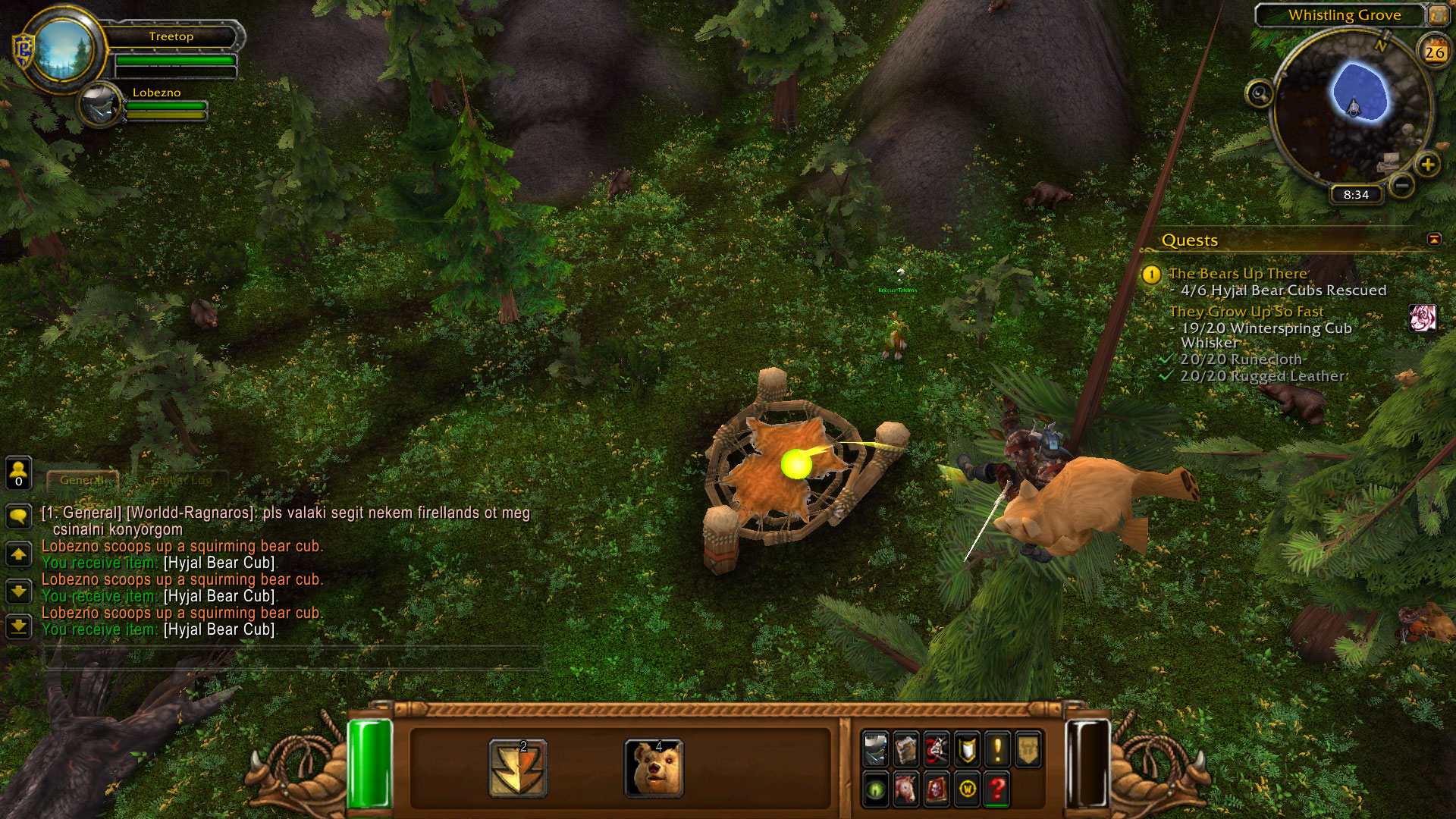Open the red question mark help button

point(997,789)
